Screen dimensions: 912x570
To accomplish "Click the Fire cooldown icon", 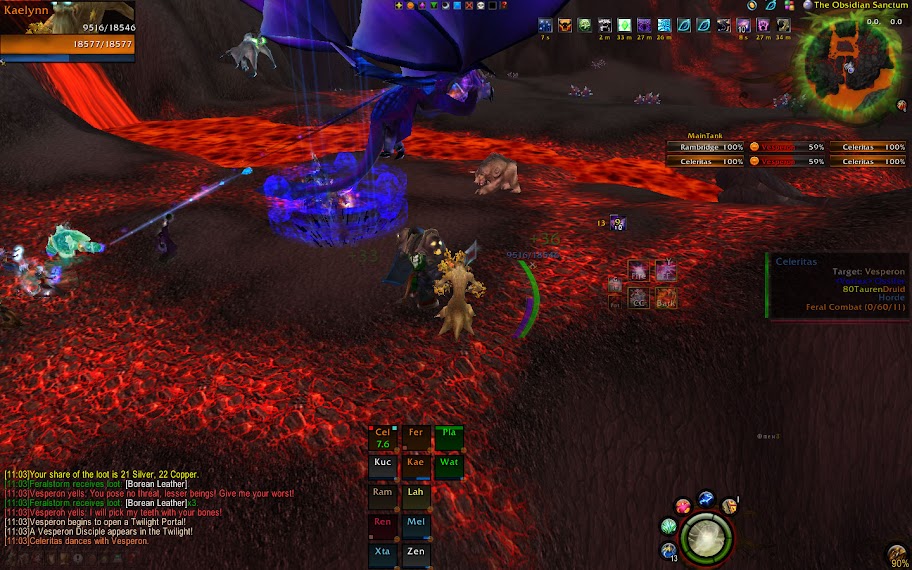I will [638, 270].
